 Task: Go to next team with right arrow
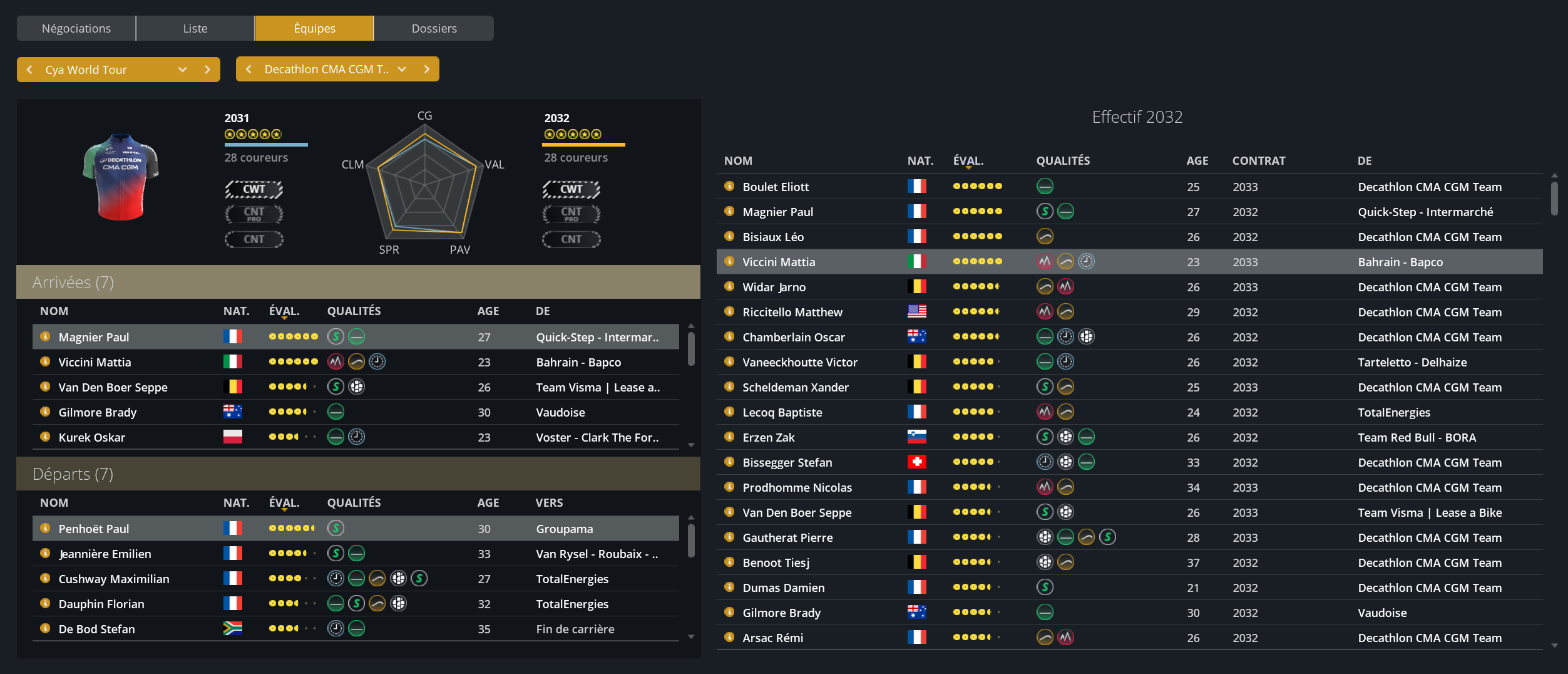click(x=427, y=69)
